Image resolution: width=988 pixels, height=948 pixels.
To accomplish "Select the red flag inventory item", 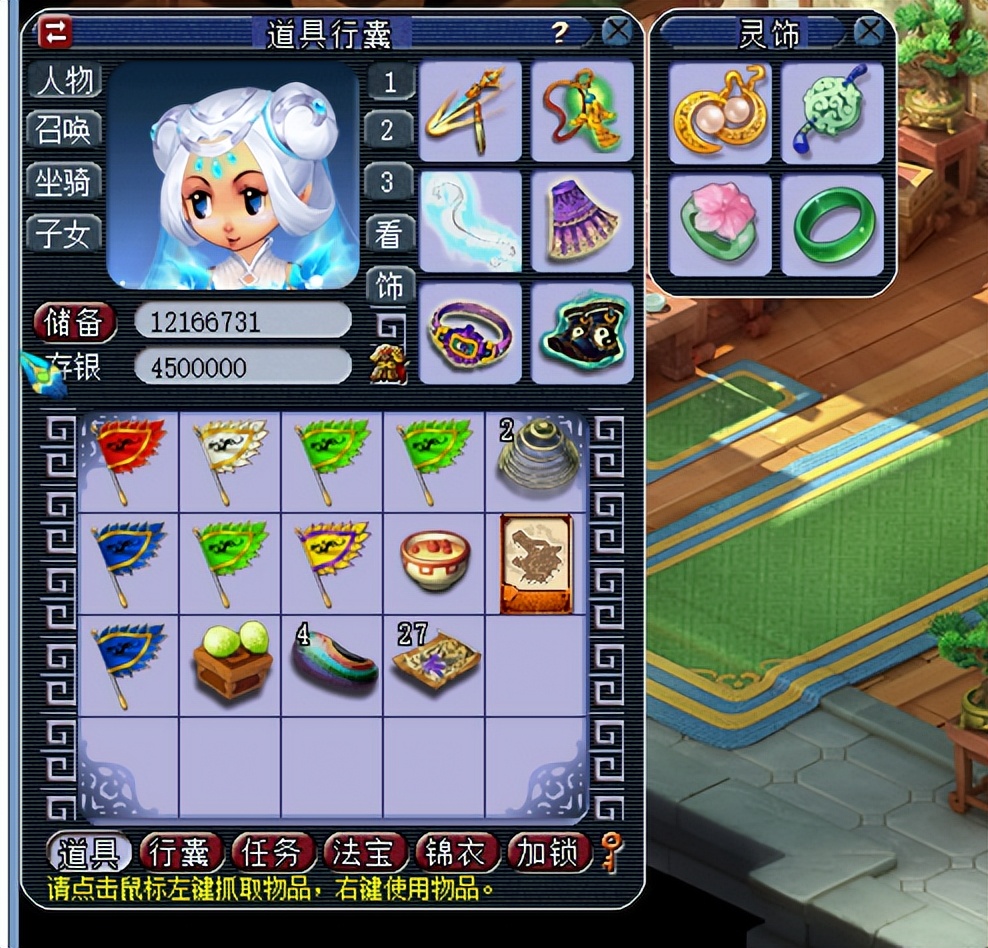I will coord(128,458).
